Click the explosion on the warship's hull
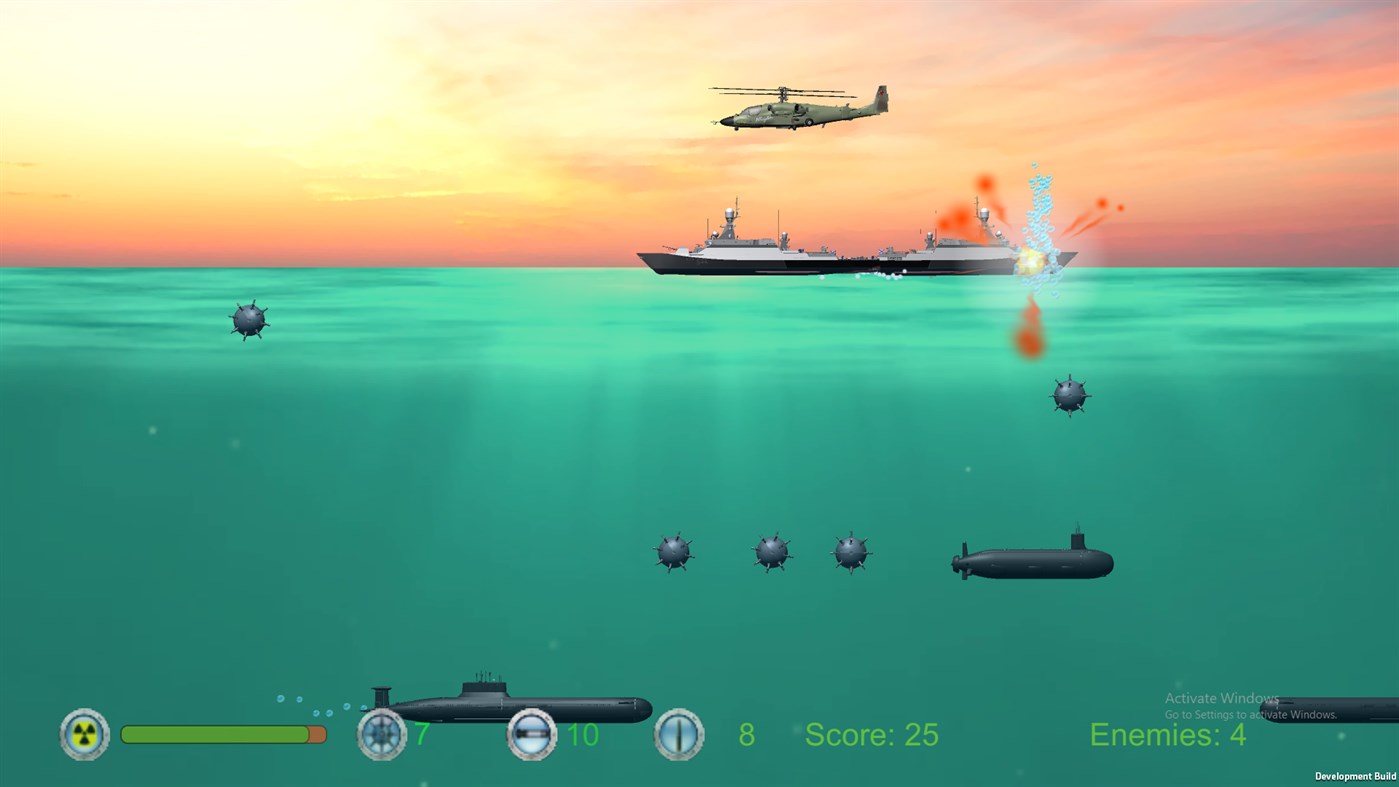This screenshot has height=787, width=1399. click(x=1032, y=262)
